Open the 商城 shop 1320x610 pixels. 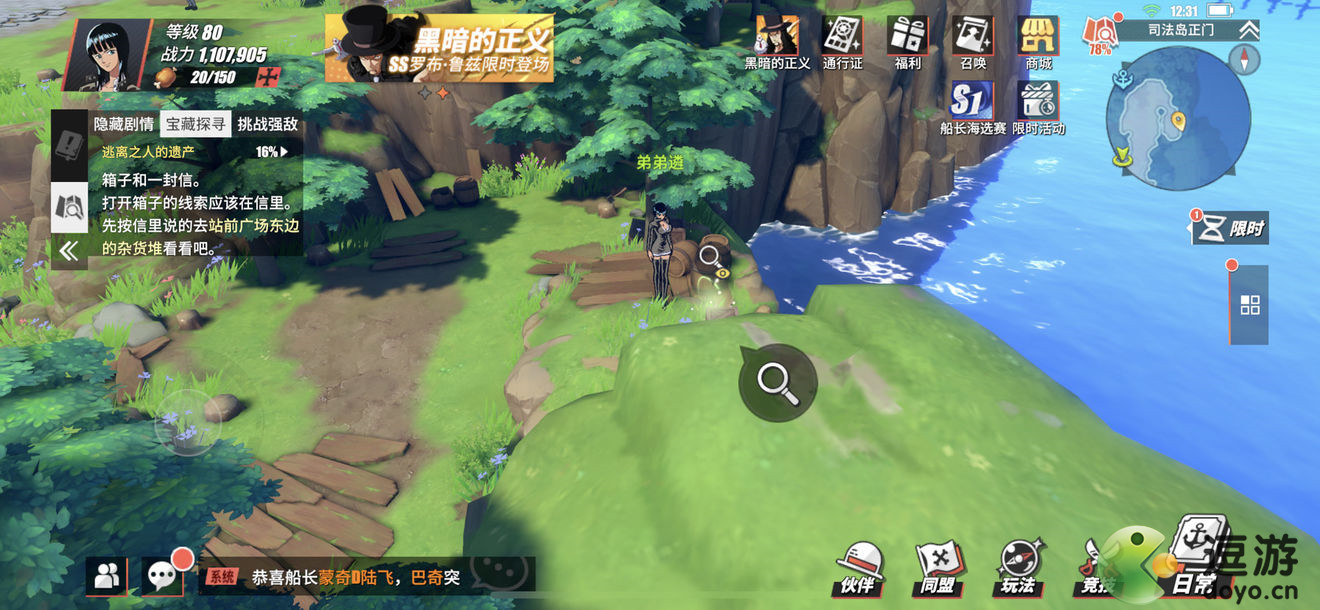click(1038, 42)
